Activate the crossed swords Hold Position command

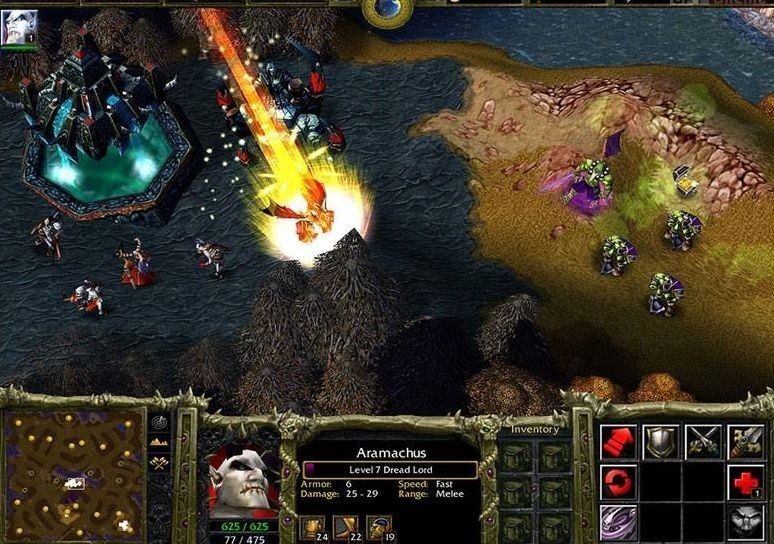point(703,441)
